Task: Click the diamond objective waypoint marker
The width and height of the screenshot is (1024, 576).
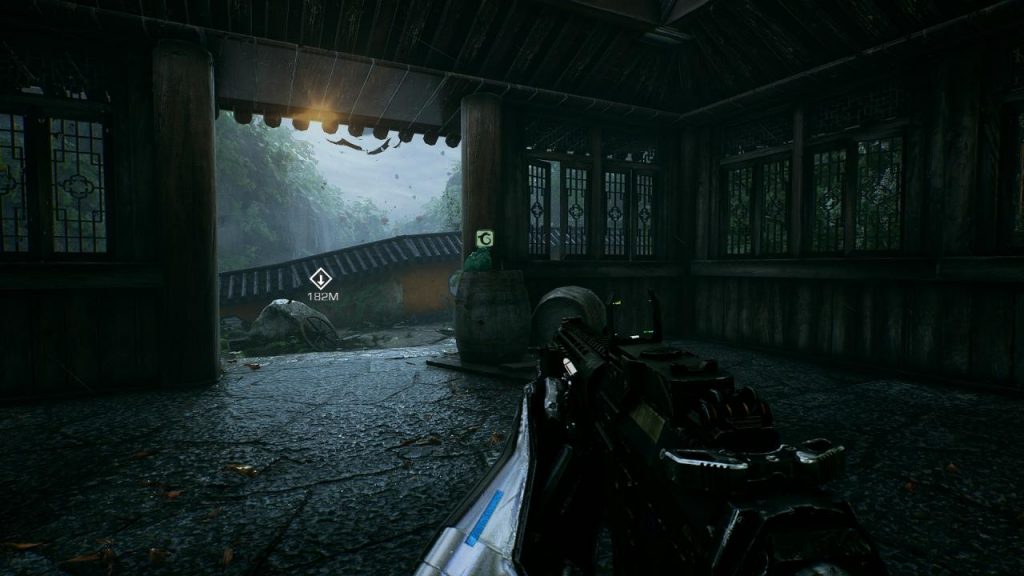Action: pyautogui.click(x=321, y=279)
